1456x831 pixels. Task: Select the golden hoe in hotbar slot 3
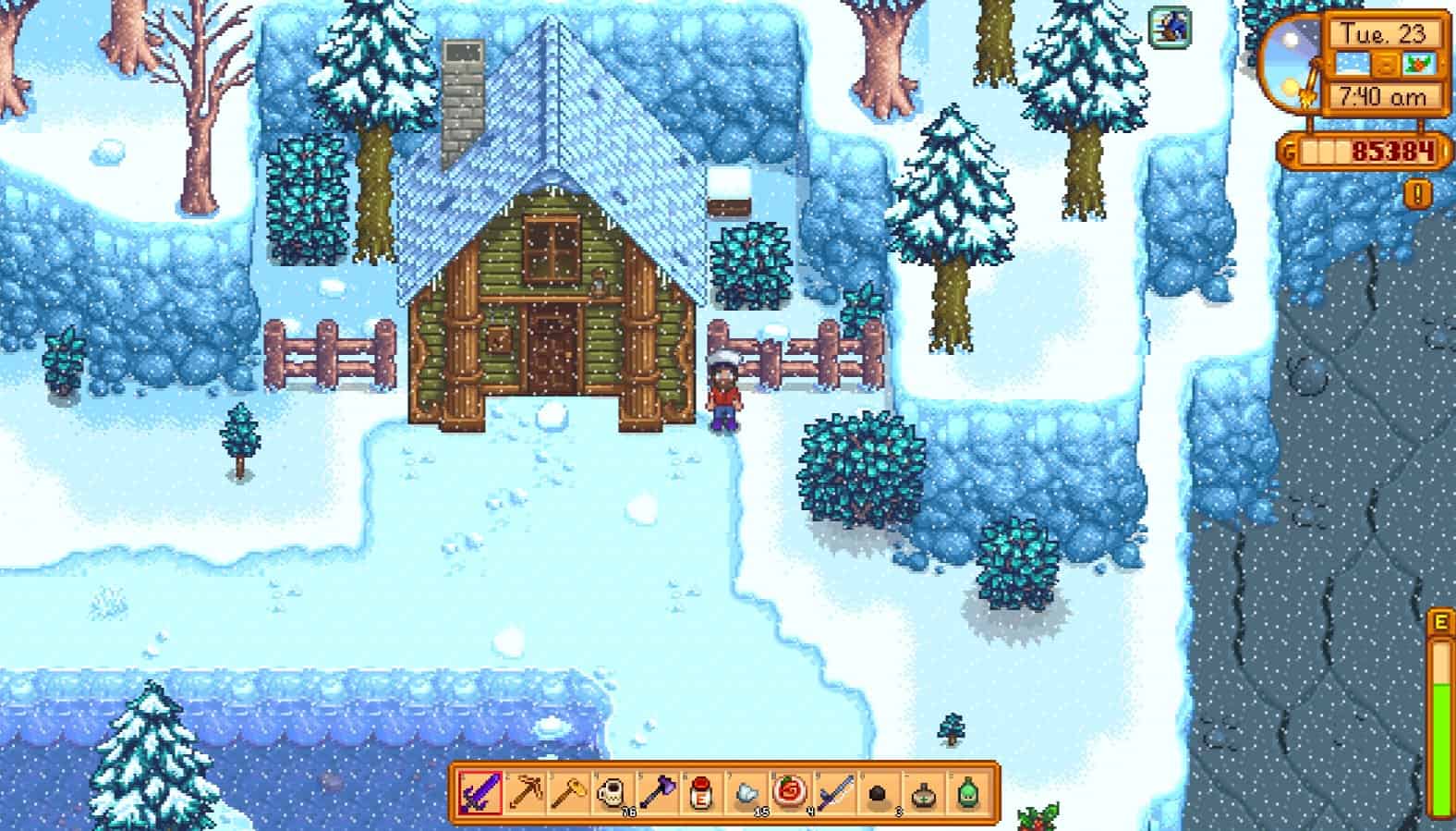(571, 795)
